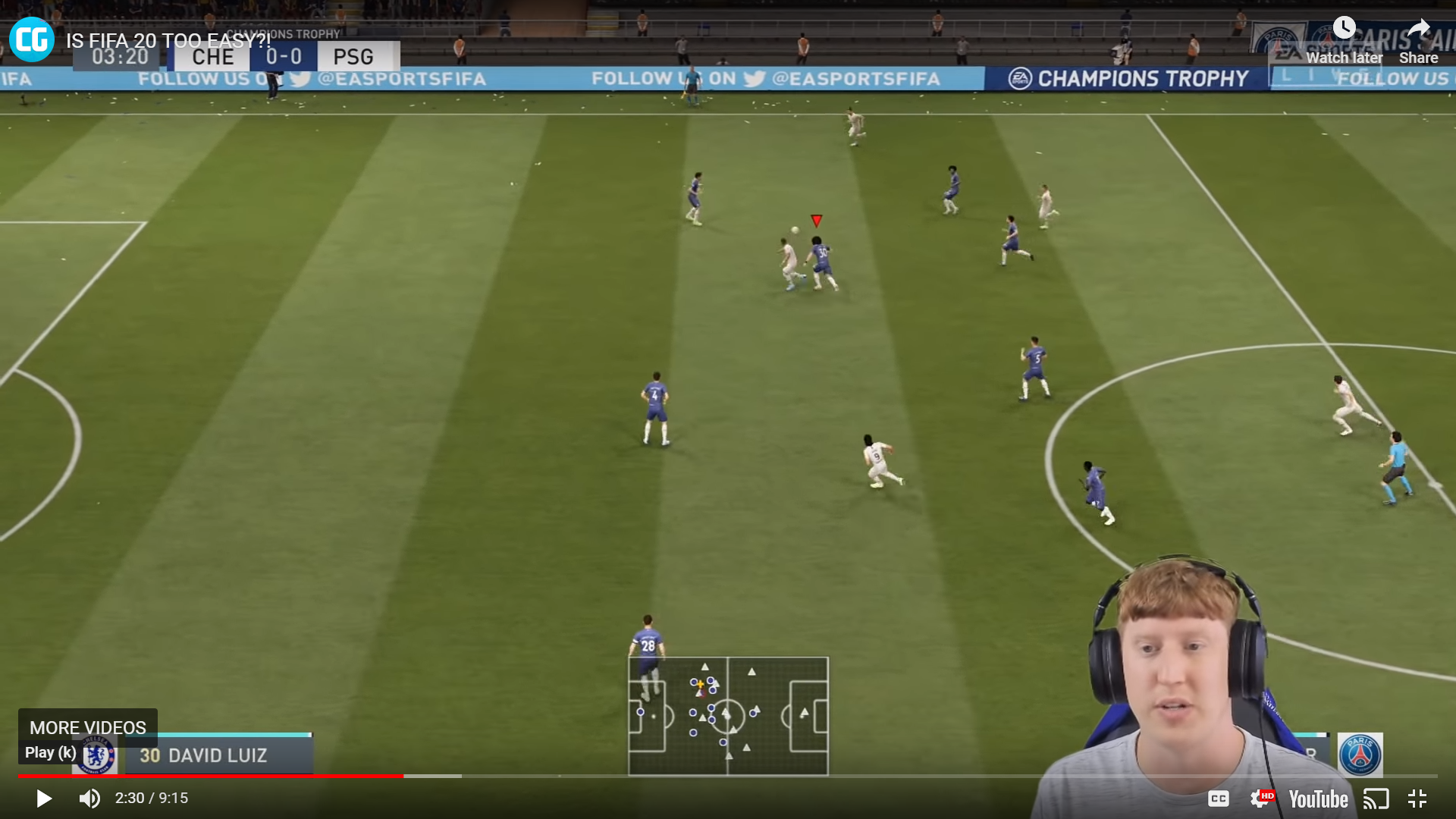Select the Cast to device icon
The height and width of the screenshot is (819, 1456).
pyautogui.click(x=1377, y=799)
